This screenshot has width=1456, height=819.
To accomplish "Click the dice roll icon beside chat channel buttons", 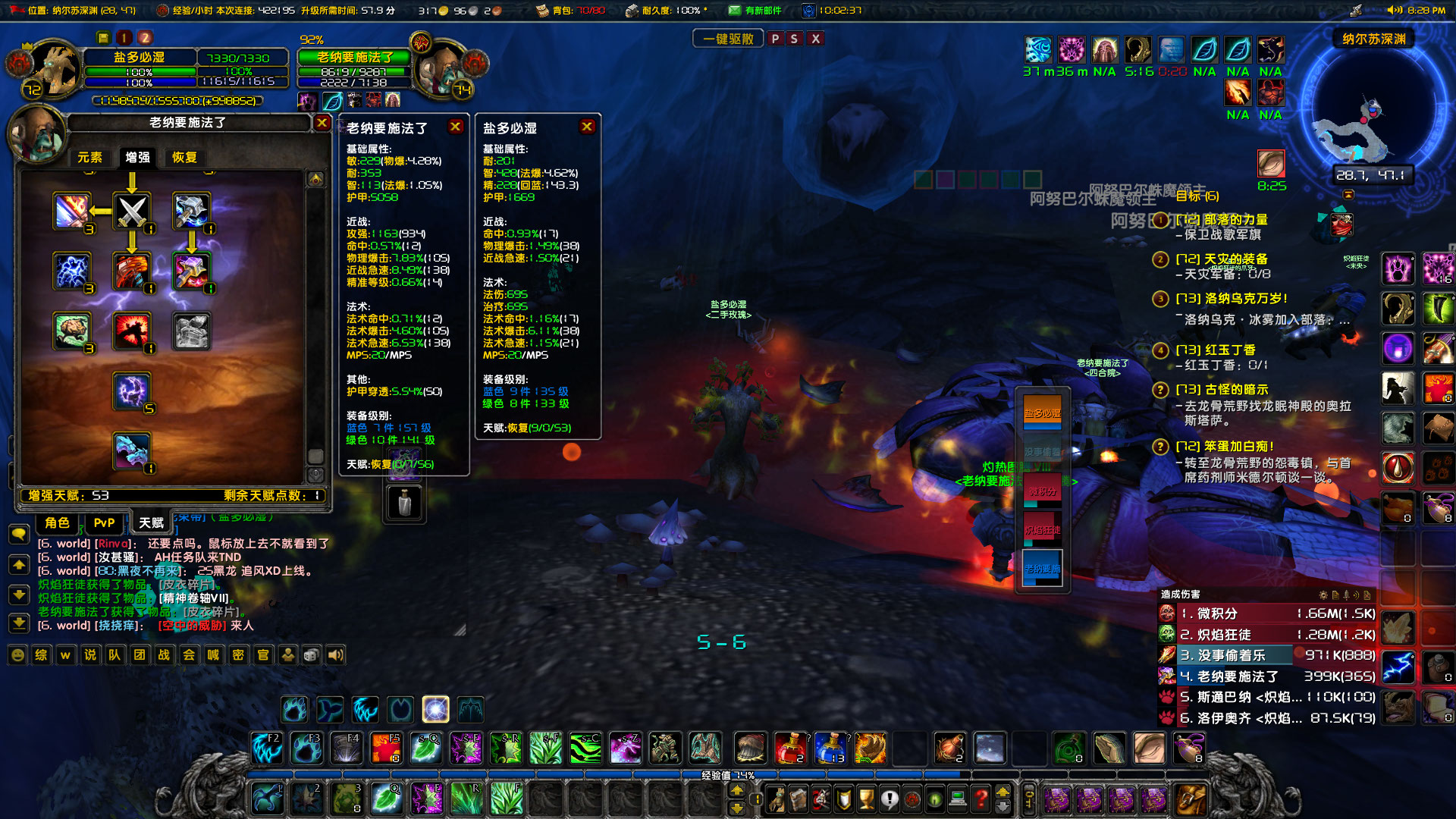I will coord(311,655).
